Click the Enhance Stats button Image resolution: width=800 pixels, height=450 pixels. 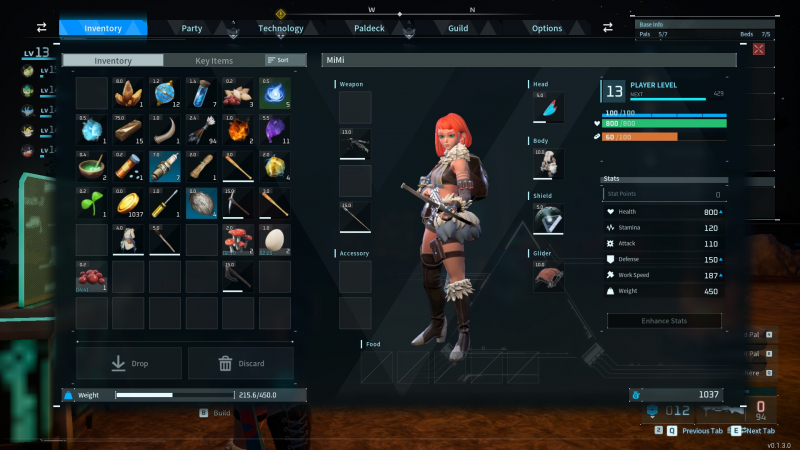click(664, 321)
